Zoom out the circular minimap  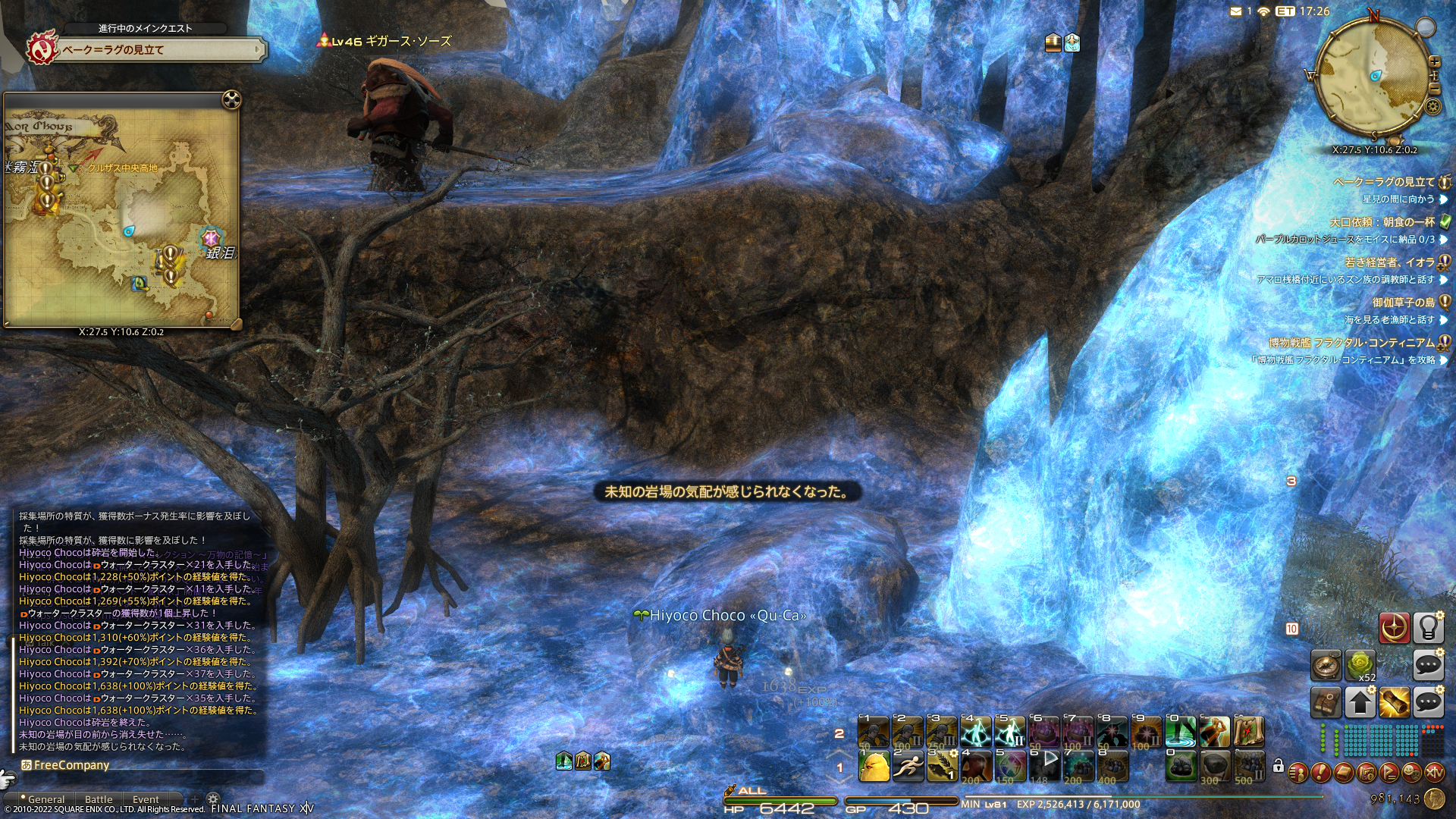pyautogui.click(x=1434, y=88)
